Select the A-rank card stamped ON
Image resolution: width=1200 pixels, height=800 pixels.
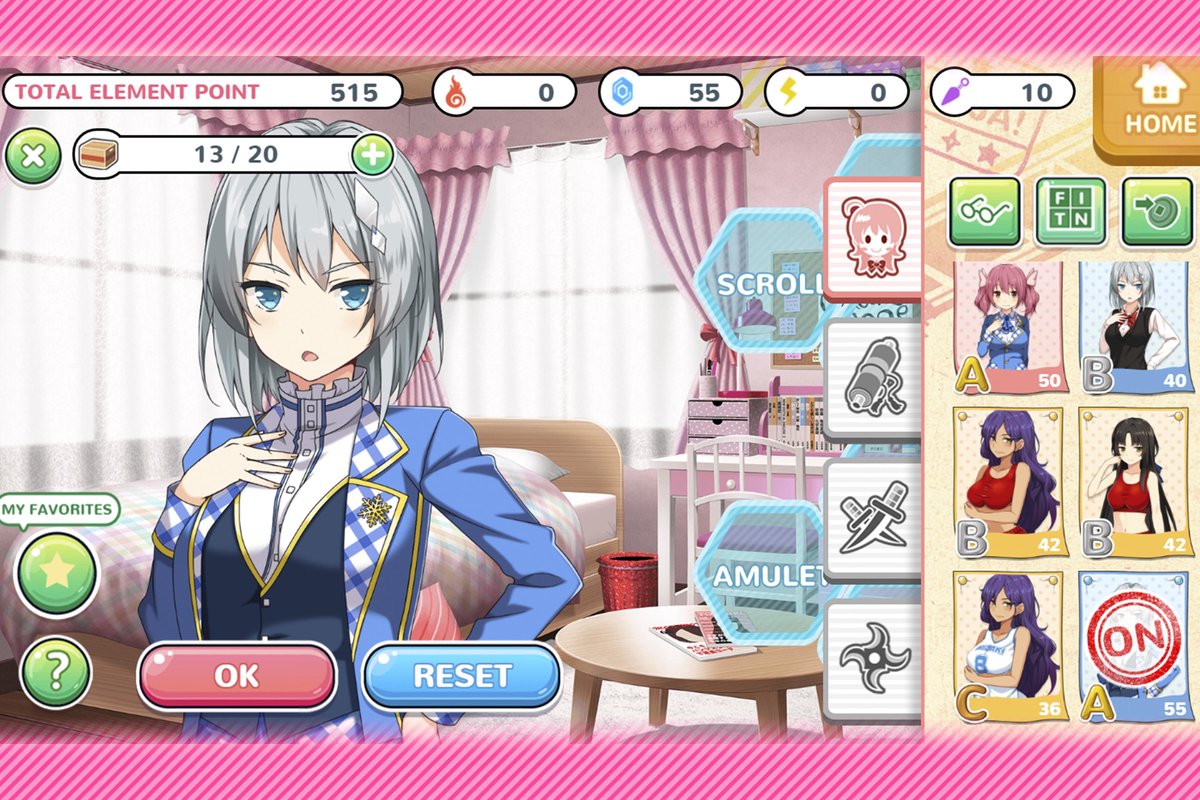click(1136, 647)
